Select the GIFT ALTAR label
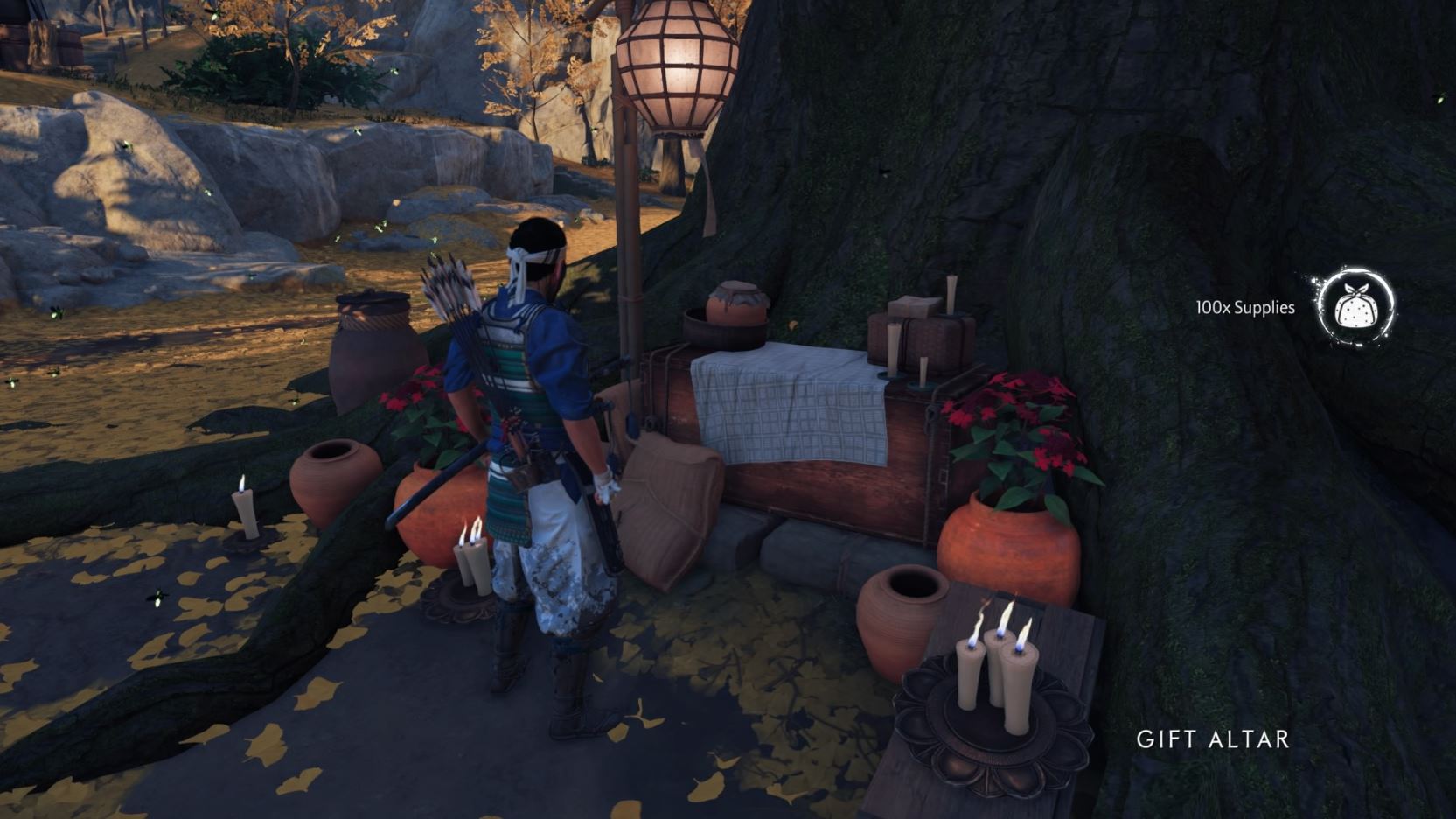 (1214, 739)
